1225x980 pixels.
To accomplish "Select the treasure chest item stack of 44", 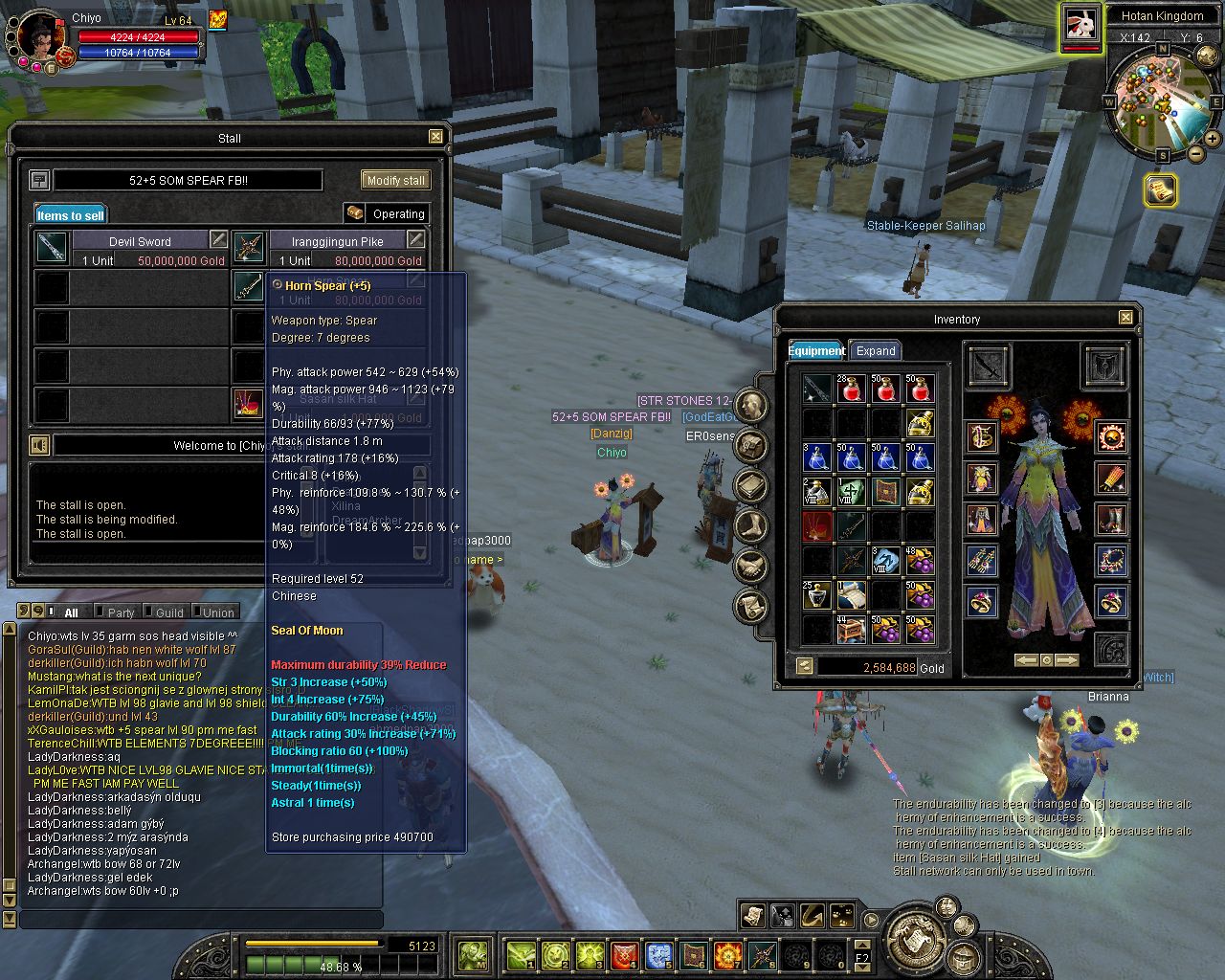I will point(851,629).
